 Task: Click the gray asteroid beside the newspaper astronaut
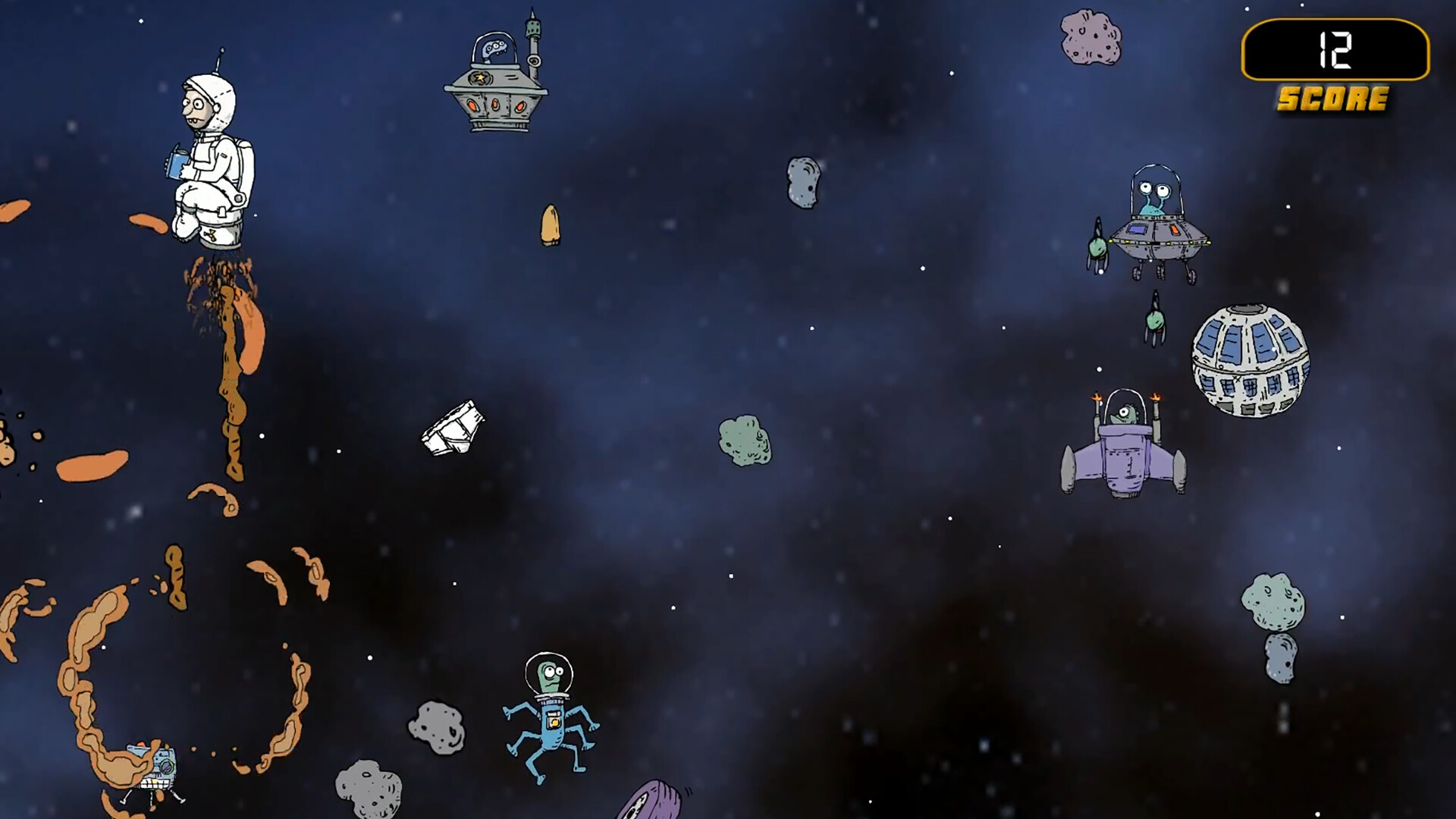tap(805, 182)
